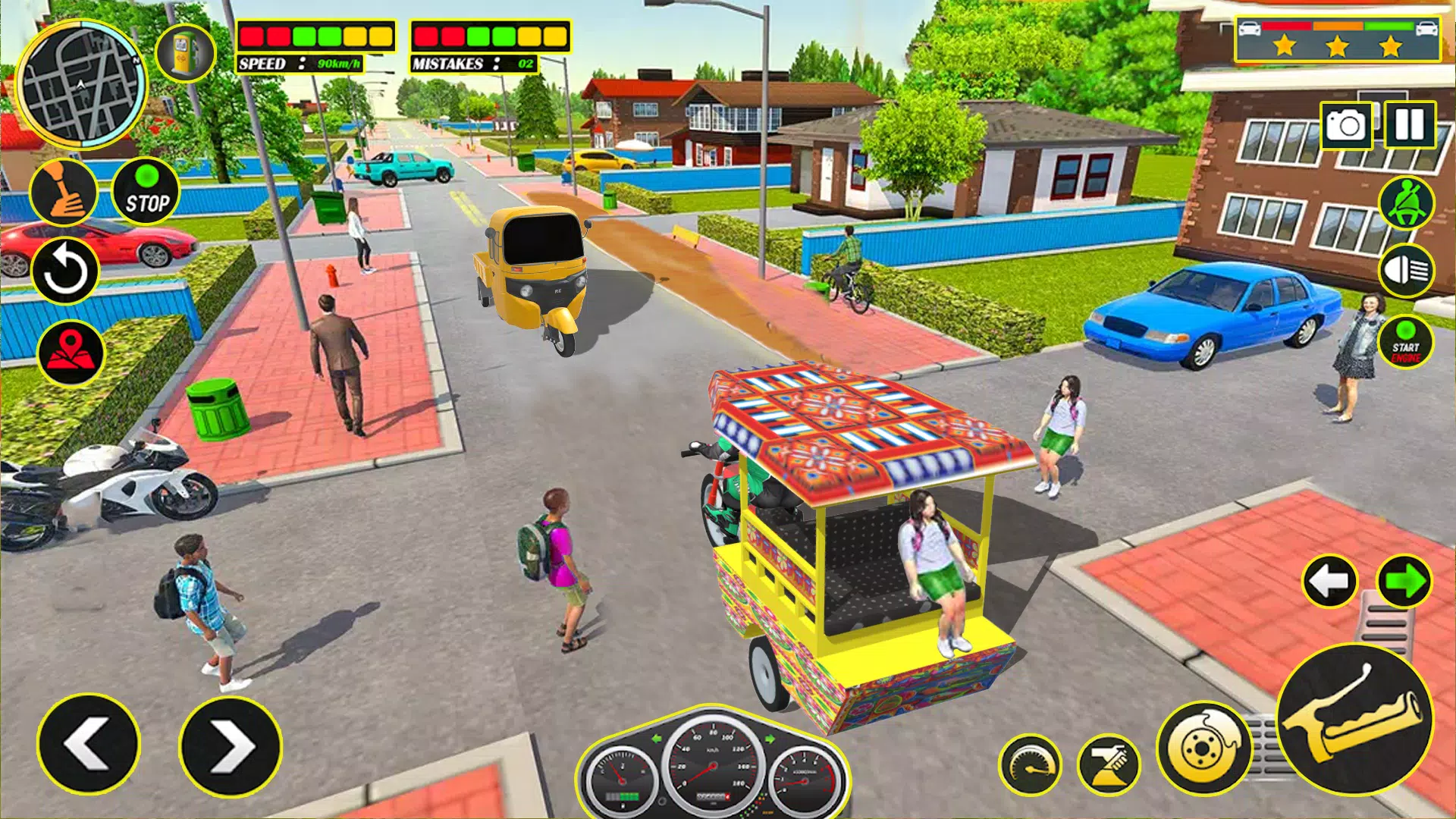Apply the brake disc button
Viewport: 1456px width, 819px height.
coord(1203,747)
